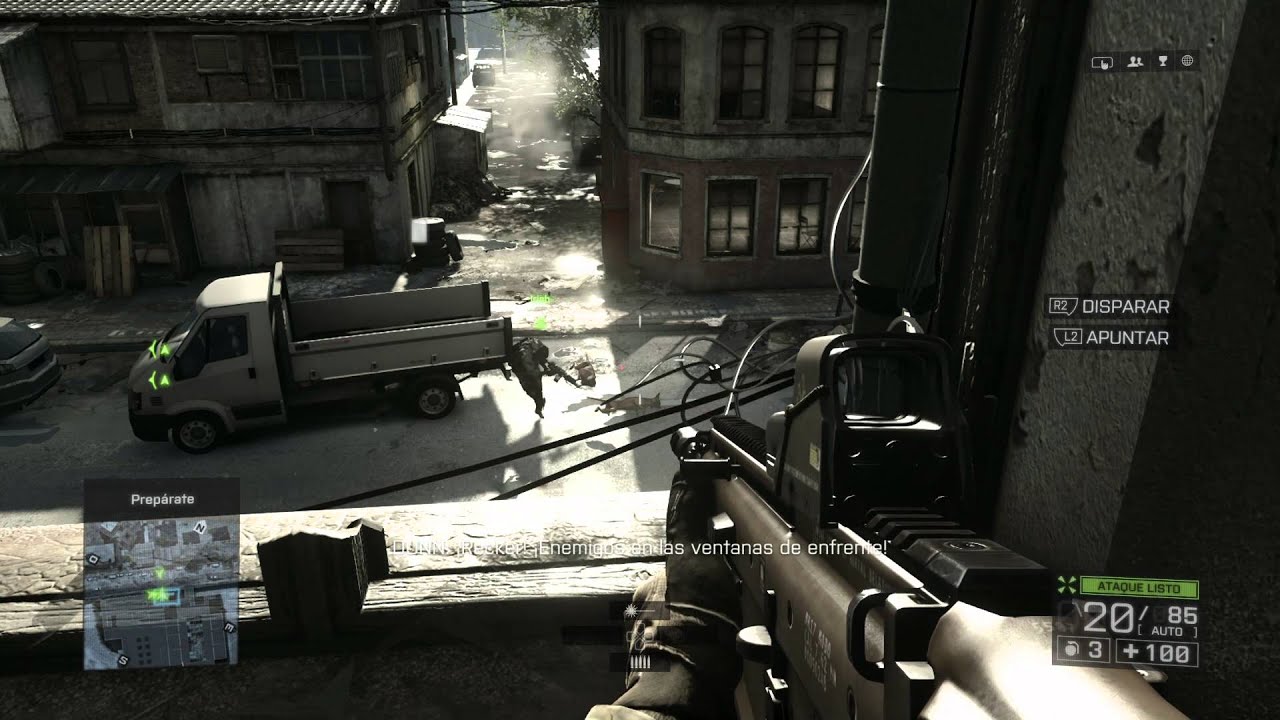This screenshot has height=720, width=1280.
Task: Open the two-person friends icon
Action: click(x=1135, y=62)
